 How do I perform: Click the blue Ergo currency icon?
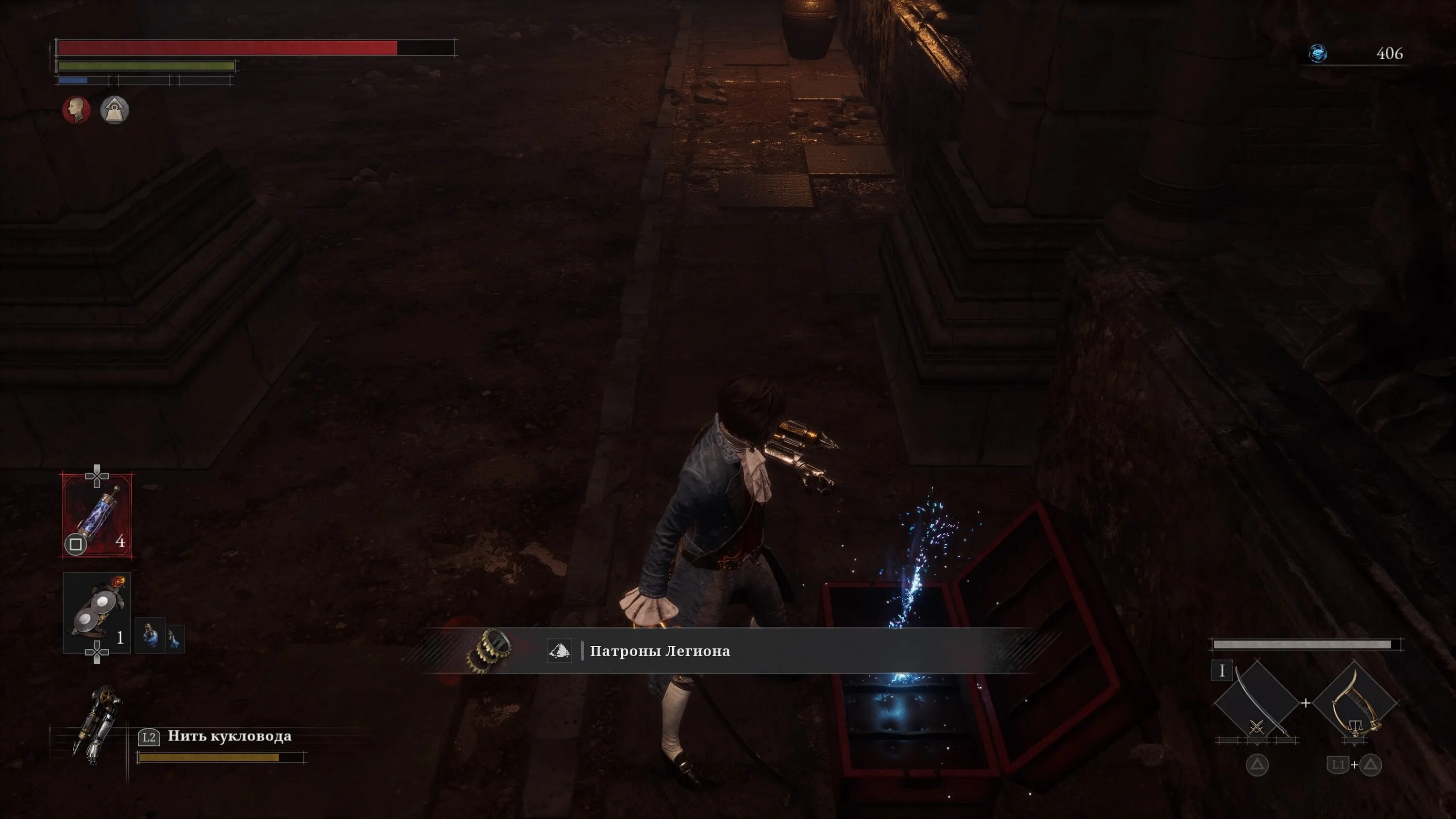pos(1318,54)
